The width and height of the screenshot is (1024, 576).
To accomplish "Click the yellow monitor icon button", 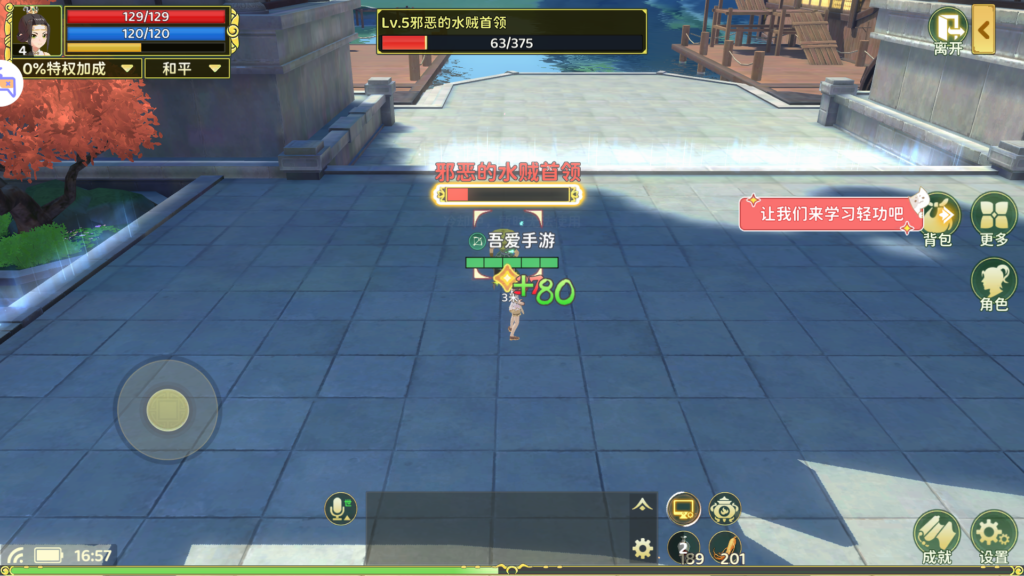I will pyautogui.click(x=683, y=509).
